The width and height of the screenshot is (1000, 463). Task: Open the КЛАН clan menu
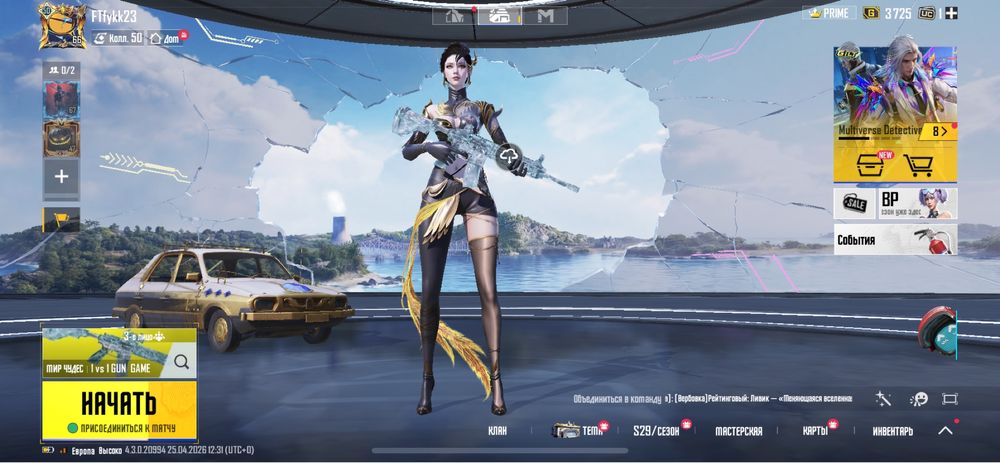pos(497,431)
